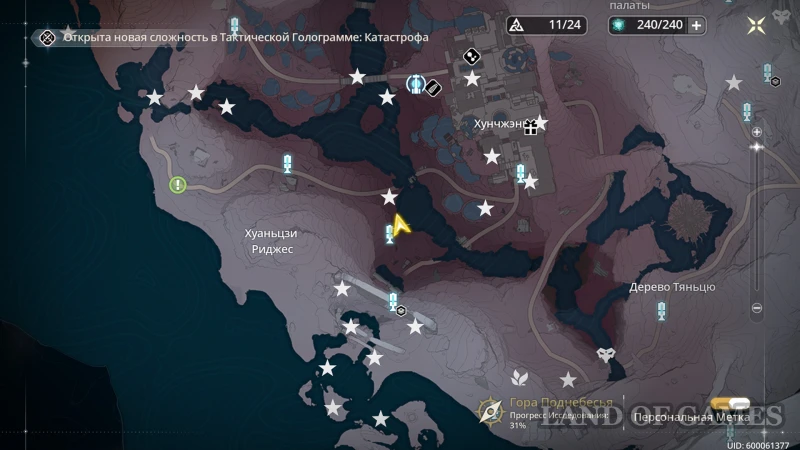Select the gift box marker in Хунчжэнь
The width and height of the screenshot is (800, 450).
(531, 127)
